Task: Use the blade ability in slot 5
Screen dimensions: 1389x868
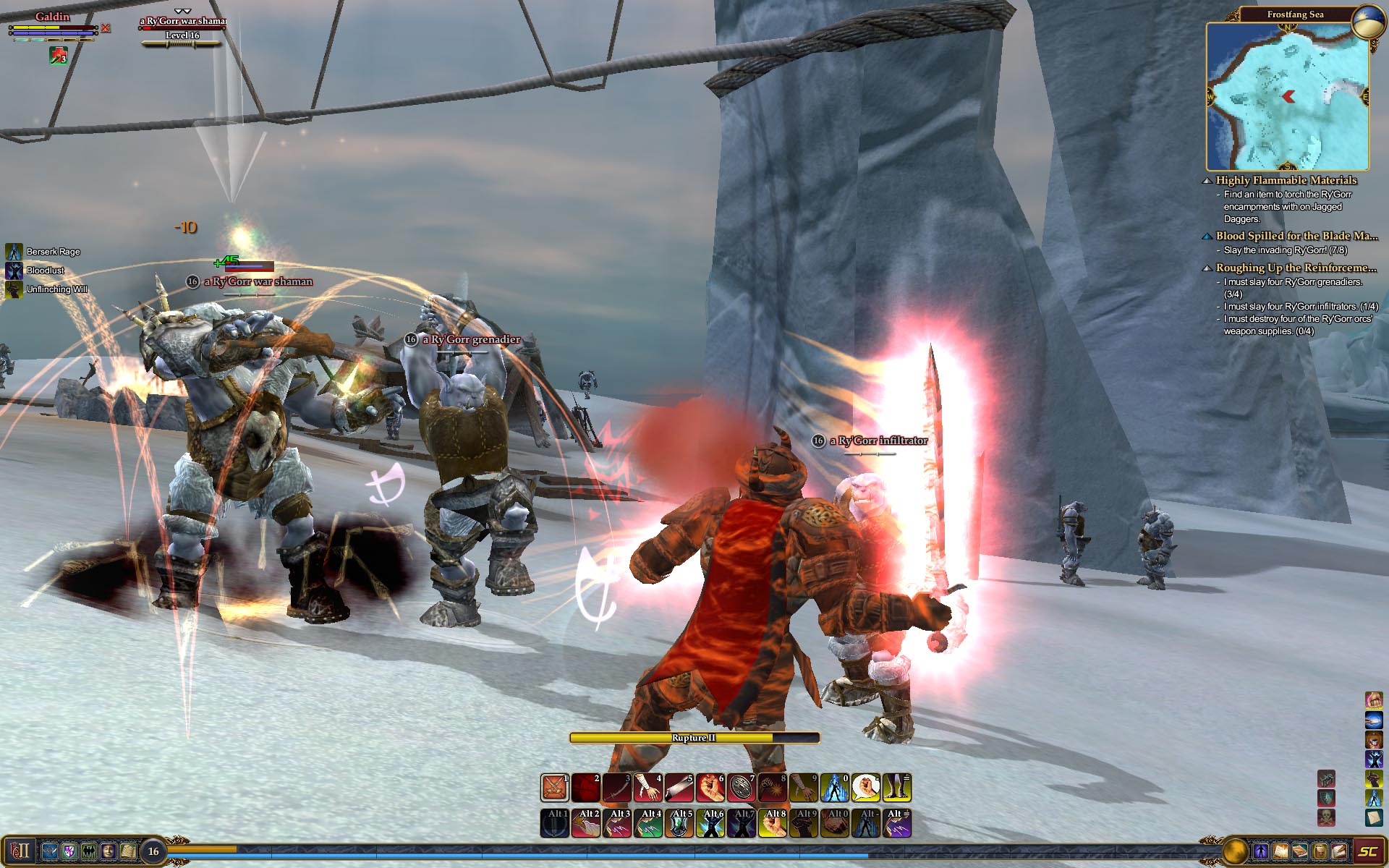Action: pyautogui.click(x=679, y=788)
